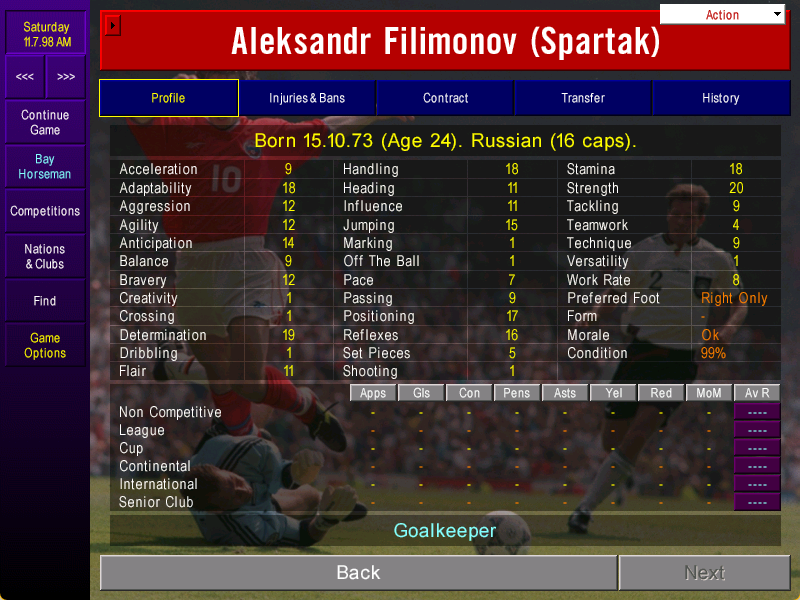800x600 pixels.
Task: Open the Action dropdown menu
Action: click(x=722, y=14)
